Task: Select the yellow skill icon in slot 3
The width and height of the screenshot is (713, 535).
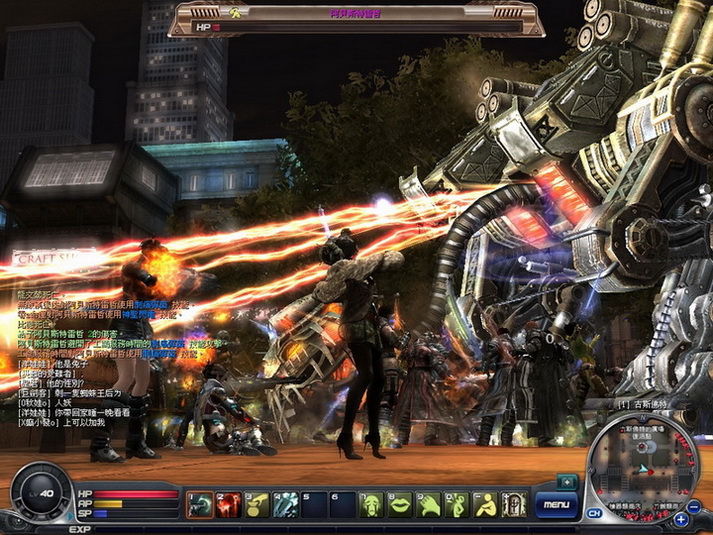Action: pos(258,505)
